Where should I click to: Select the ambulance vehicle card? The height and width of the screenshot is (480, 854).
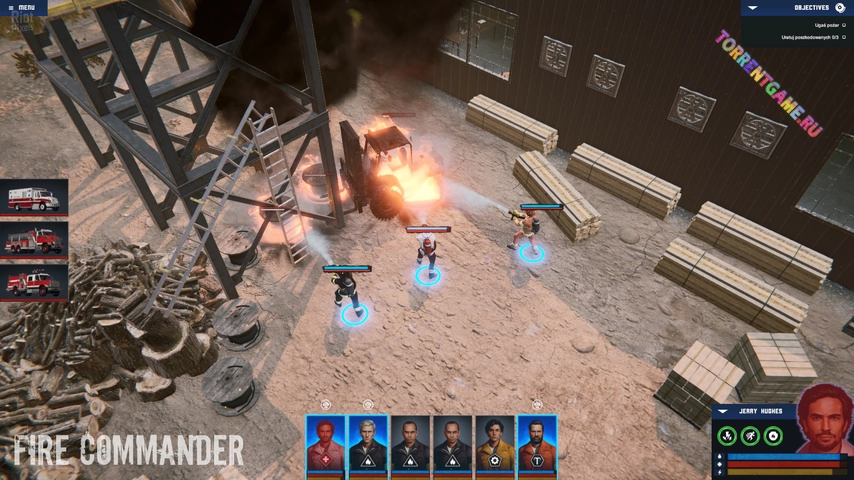[x=34, y=198]
